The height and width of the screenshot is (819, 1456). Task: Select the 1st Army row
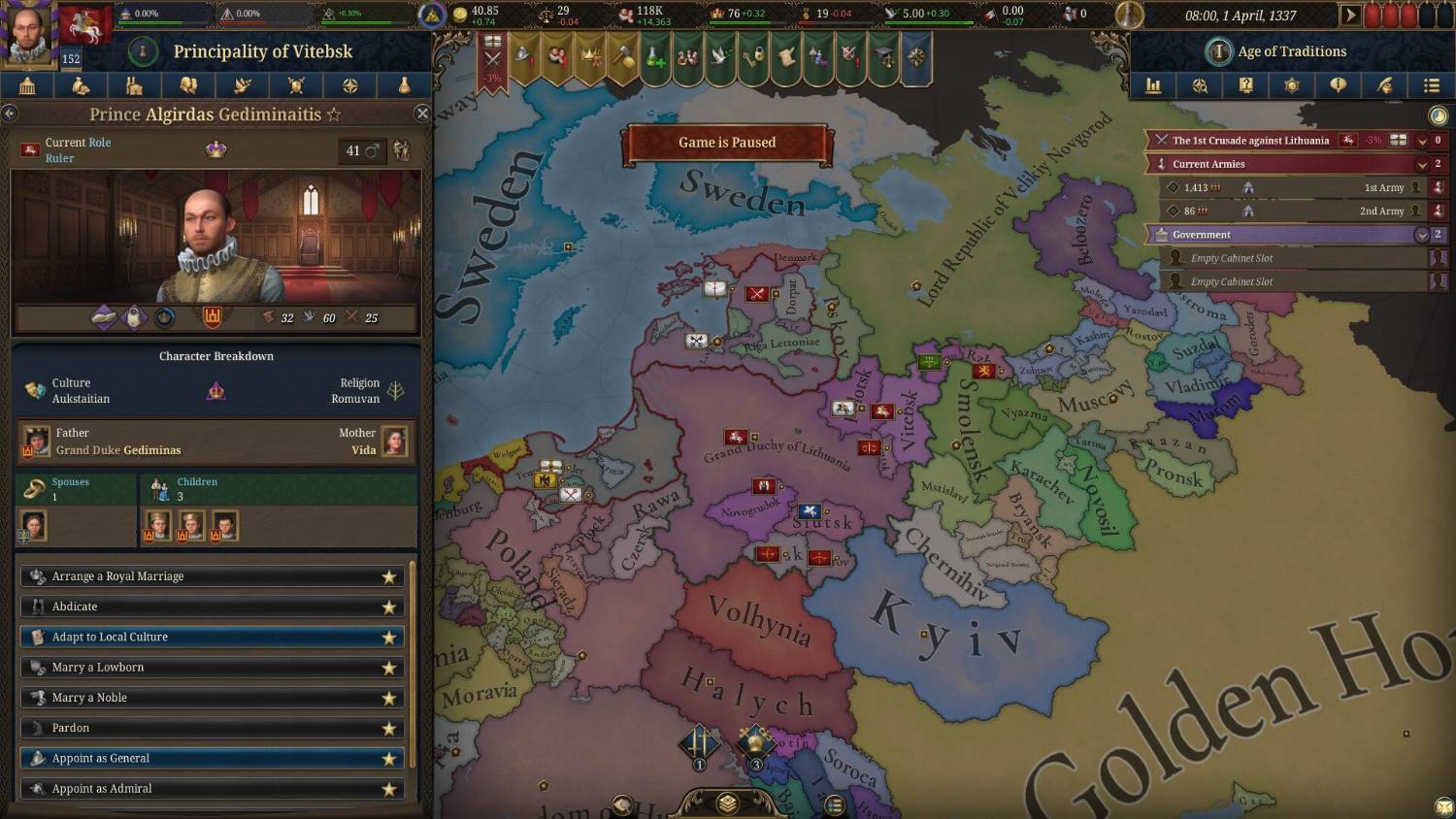(x=1291, y=187)
